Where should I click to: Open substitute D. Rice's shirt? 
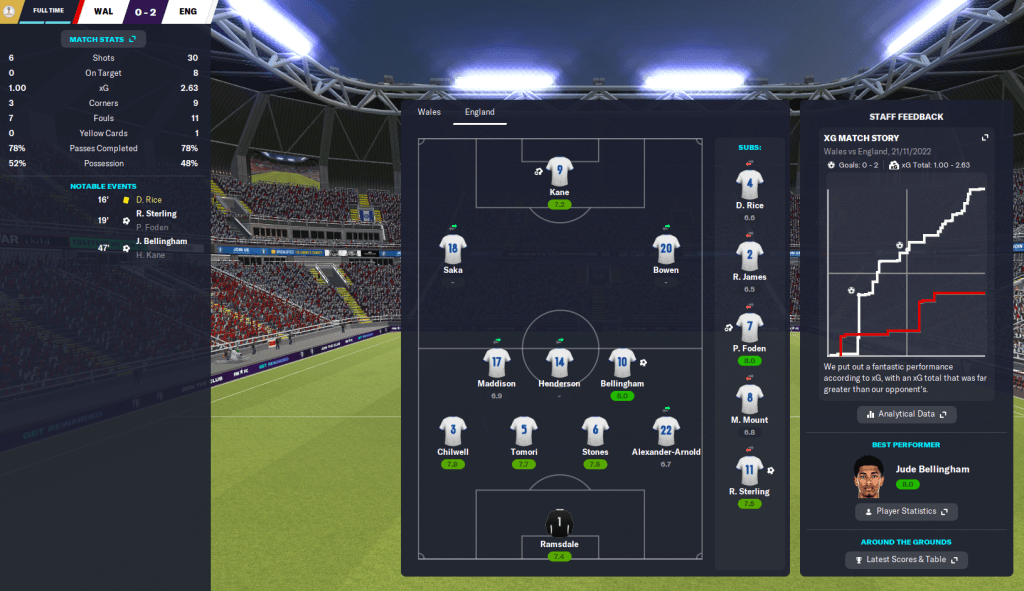click(751, 184)
